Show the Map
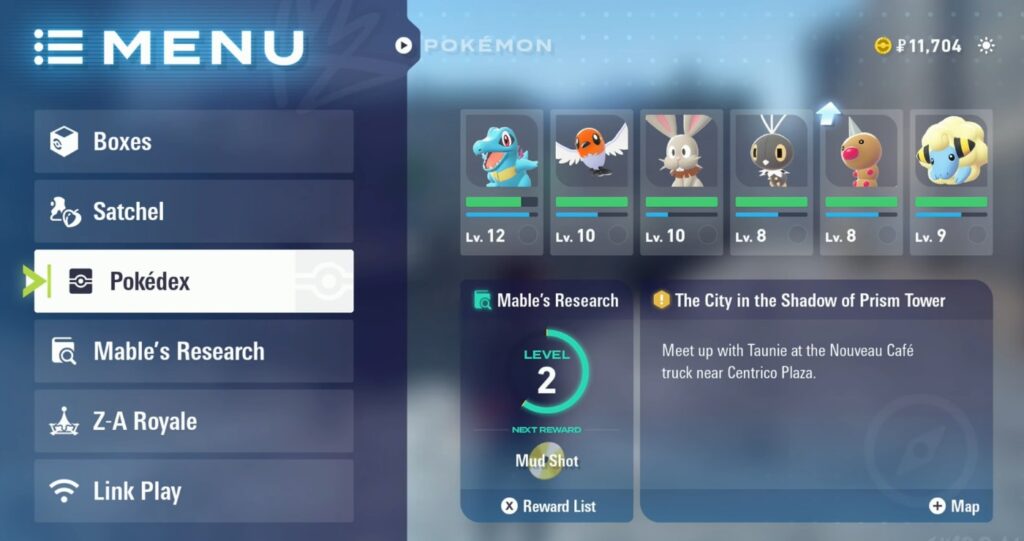1024x541 pixels. [x=954, y=506]
